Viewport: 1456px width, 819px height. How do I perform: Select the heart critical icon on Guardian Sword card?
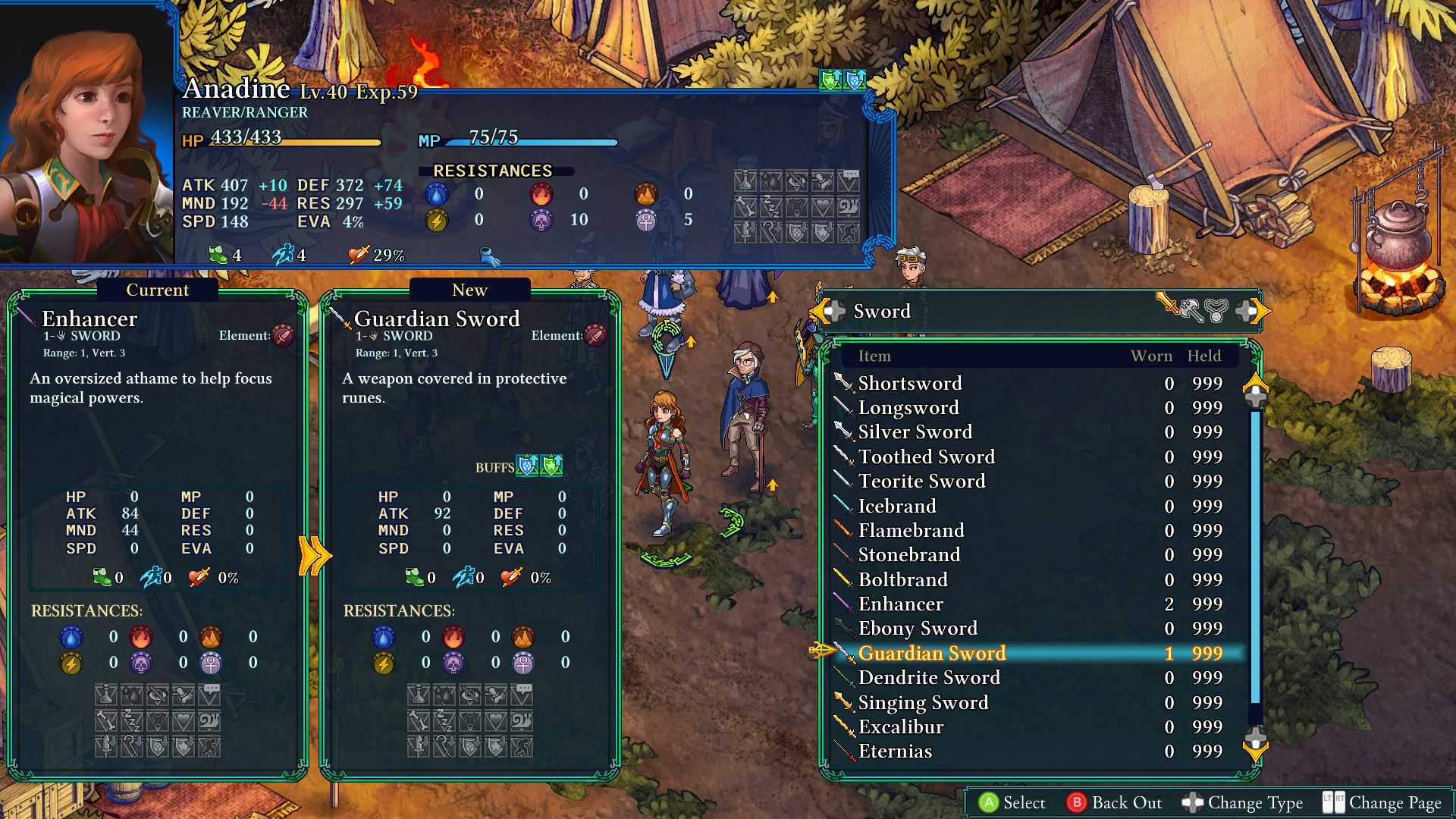pos(510,576)
